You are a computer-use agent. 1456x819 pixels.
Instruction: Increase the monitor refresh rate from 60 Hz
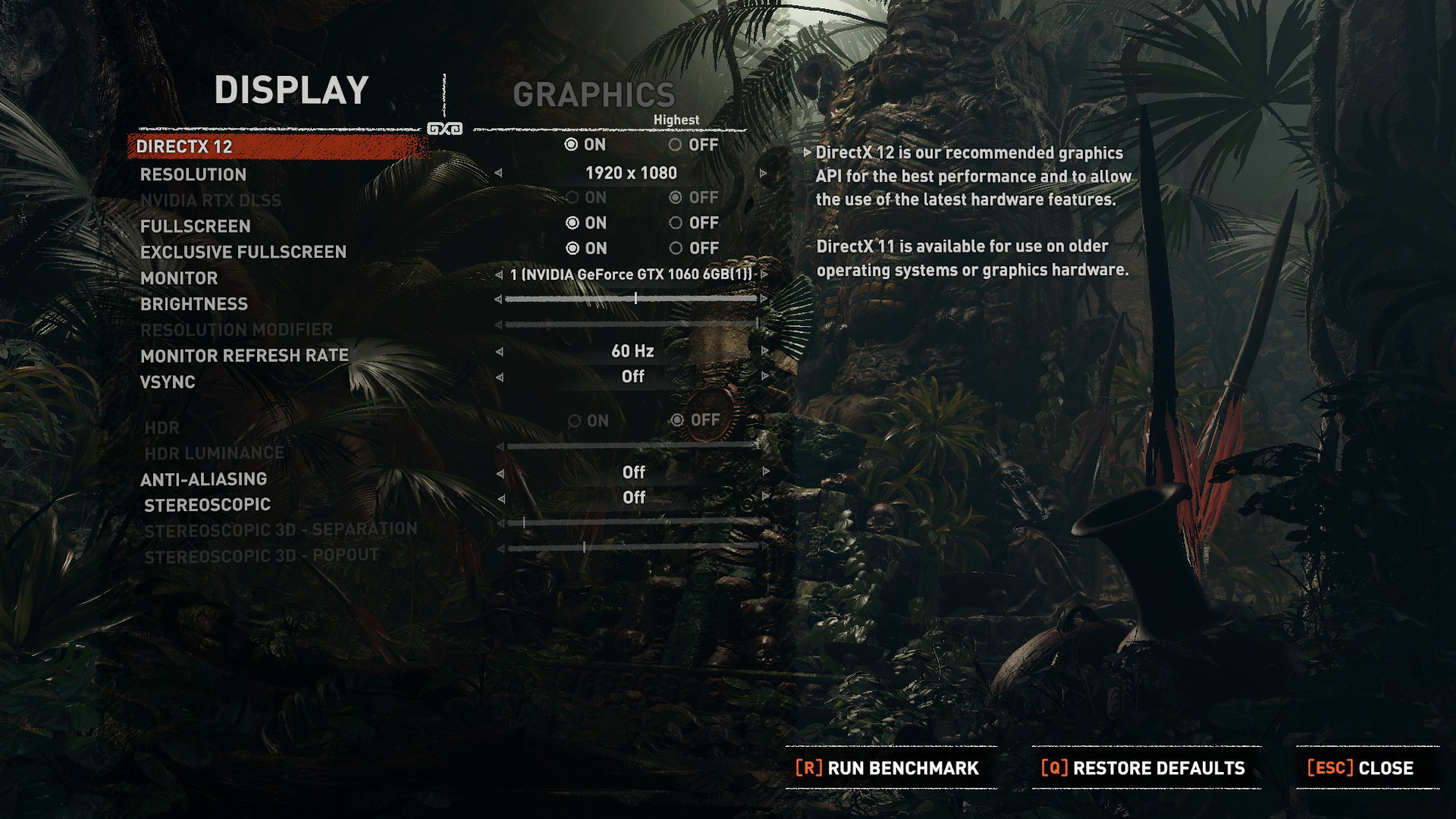click(764, 351)
